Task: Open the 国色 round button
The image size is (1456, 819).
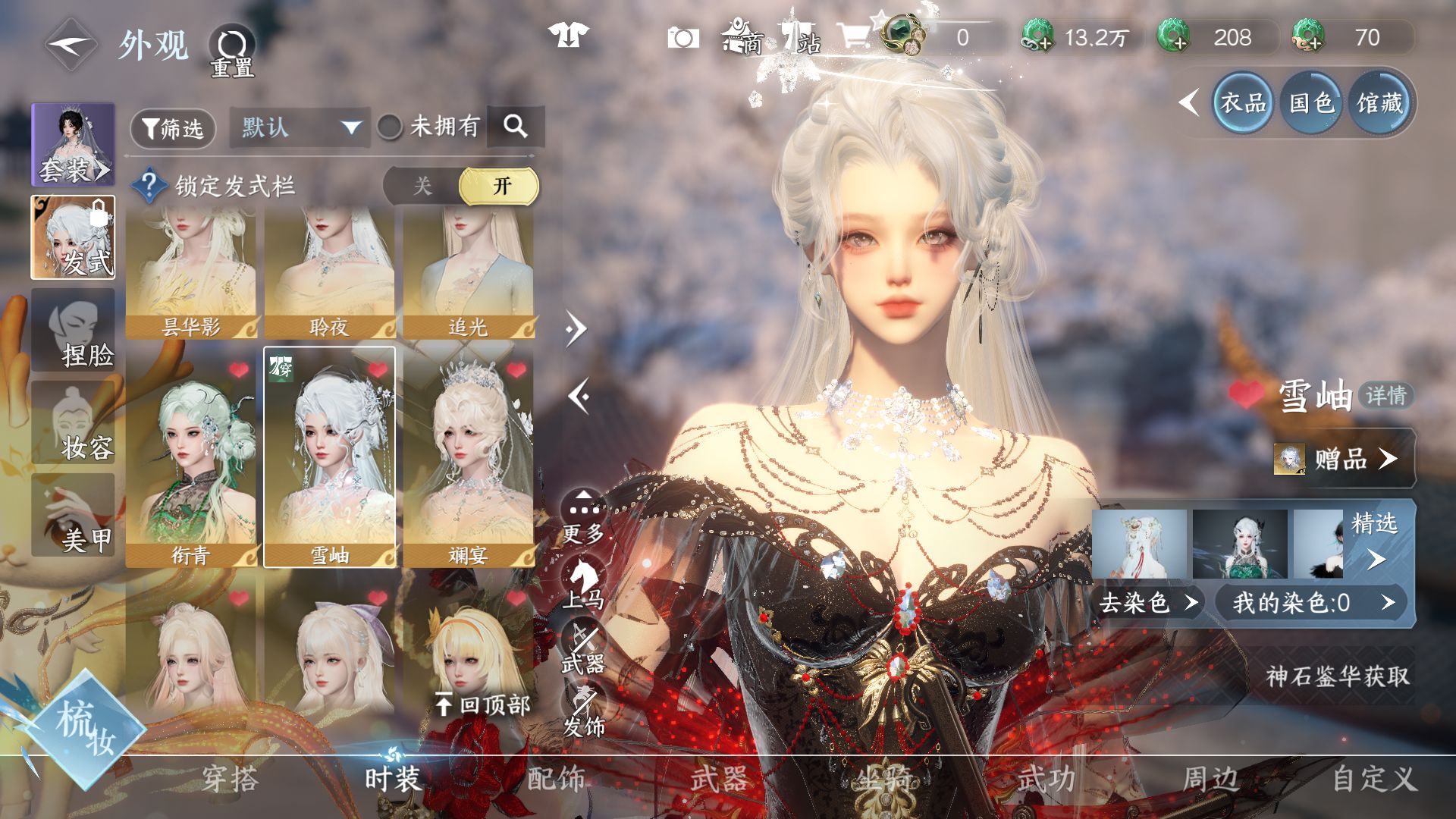Action: [x=1311, y=102]
